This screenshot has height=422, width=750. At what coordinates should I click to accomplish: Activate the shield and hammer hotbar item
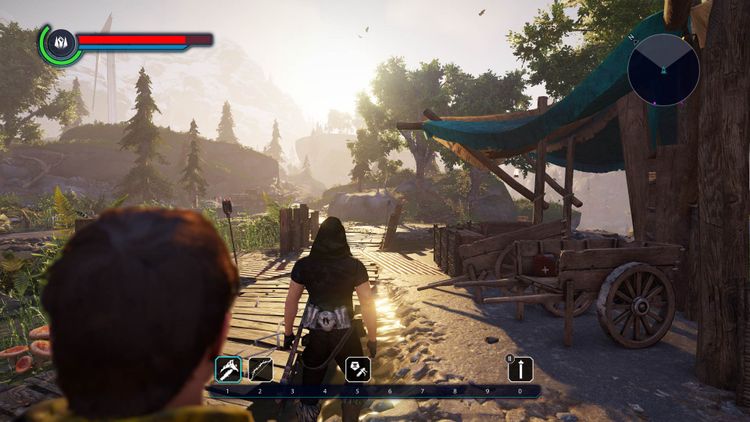coord(358,369)
